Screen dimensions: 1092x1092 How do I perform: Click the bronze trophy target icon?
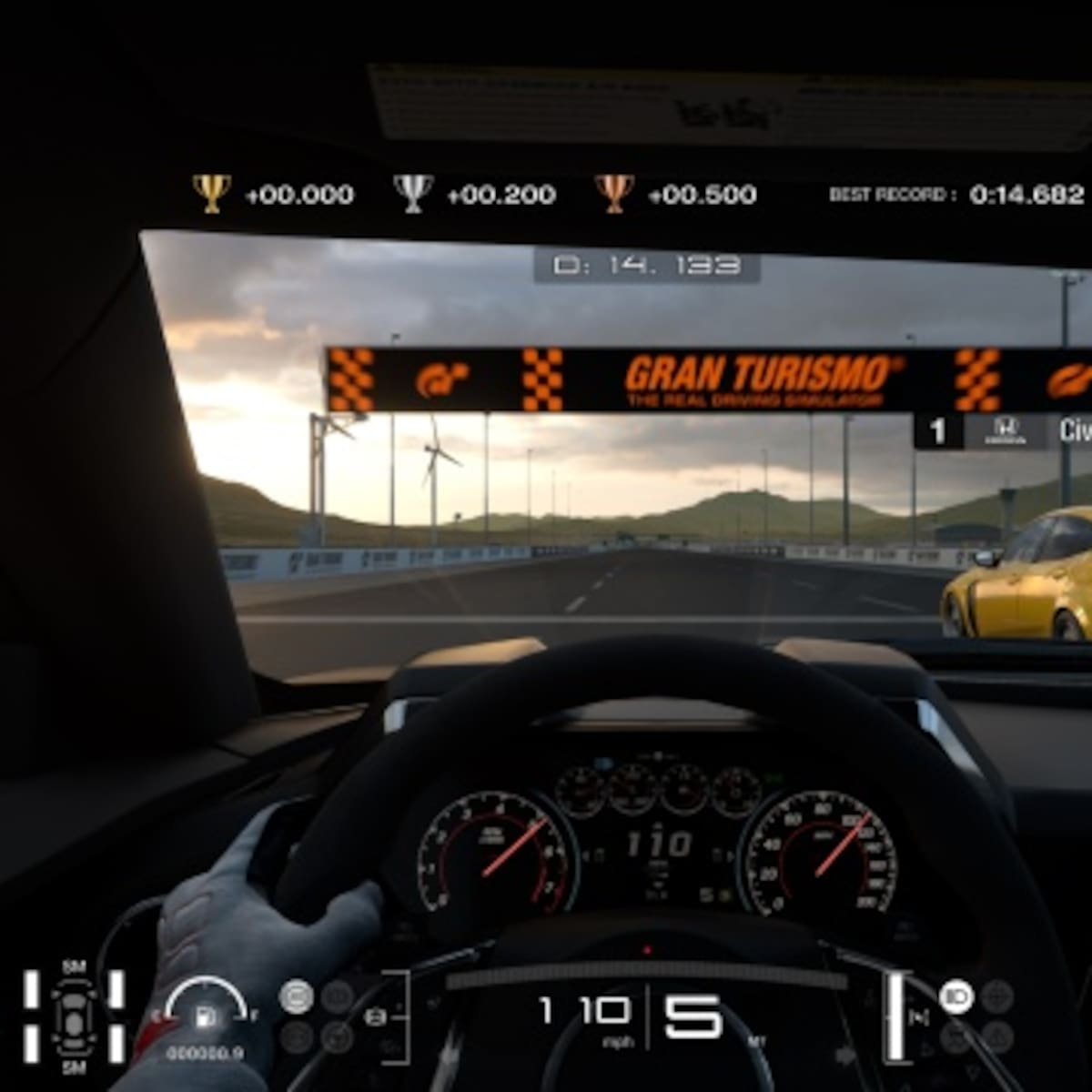tap(614, 193)
